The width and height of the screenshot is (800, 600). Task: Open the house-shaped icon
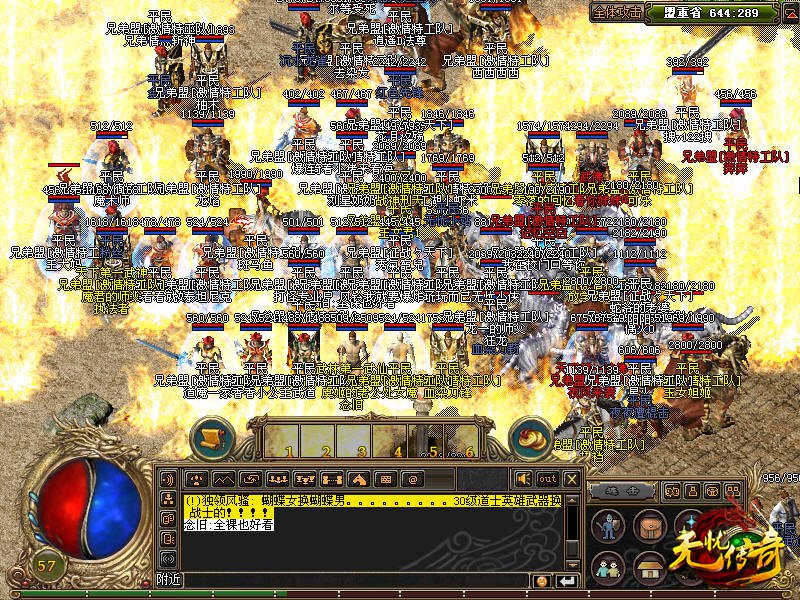650,568
